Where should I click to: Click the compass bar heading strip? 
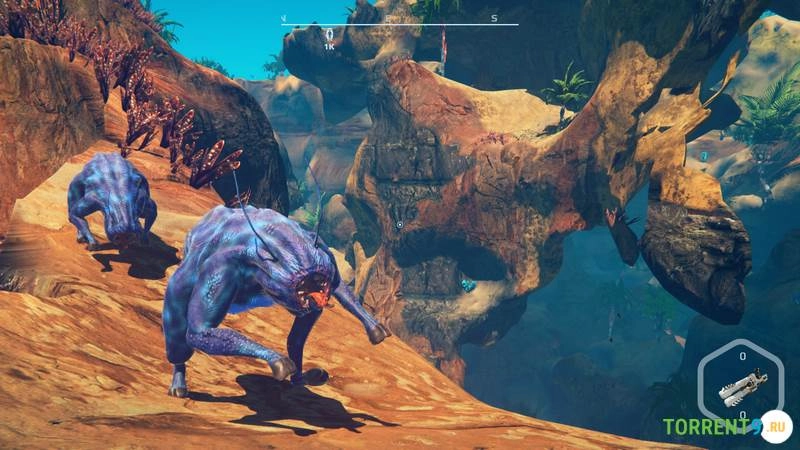click(400, 22)
